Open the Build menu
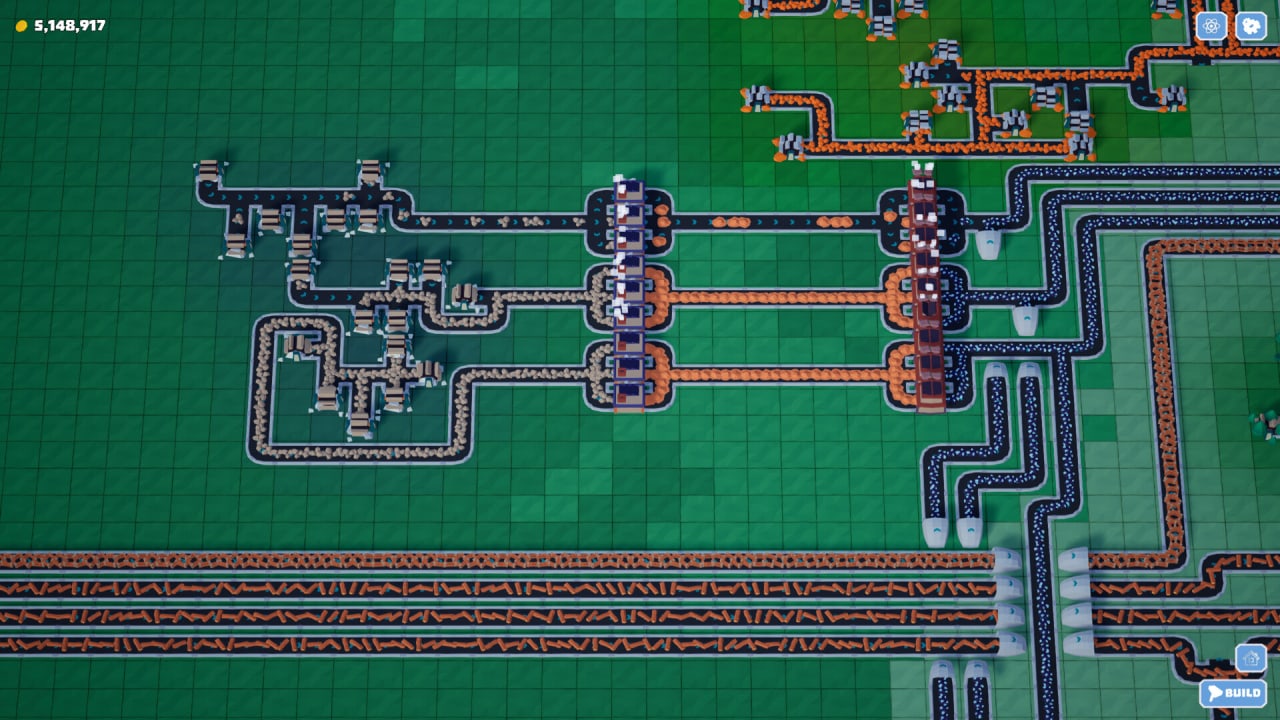The image size is (1280, 720). (1233, 693)
